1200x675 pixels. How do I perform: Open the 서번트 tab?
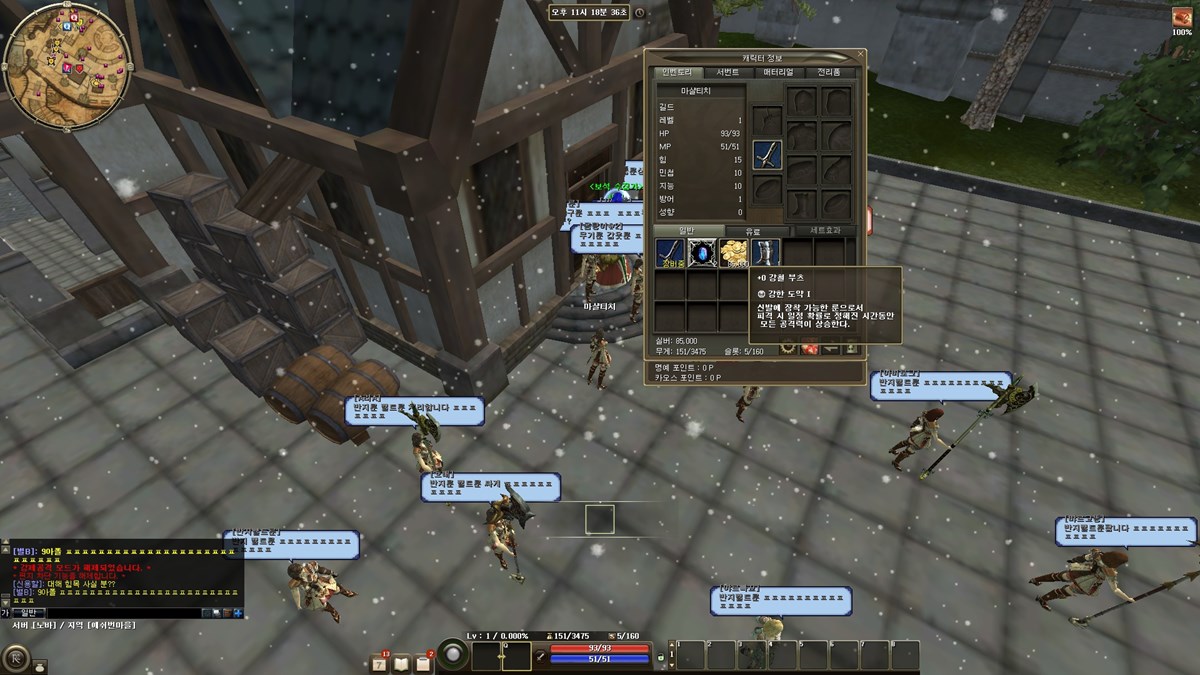[728, 72]
